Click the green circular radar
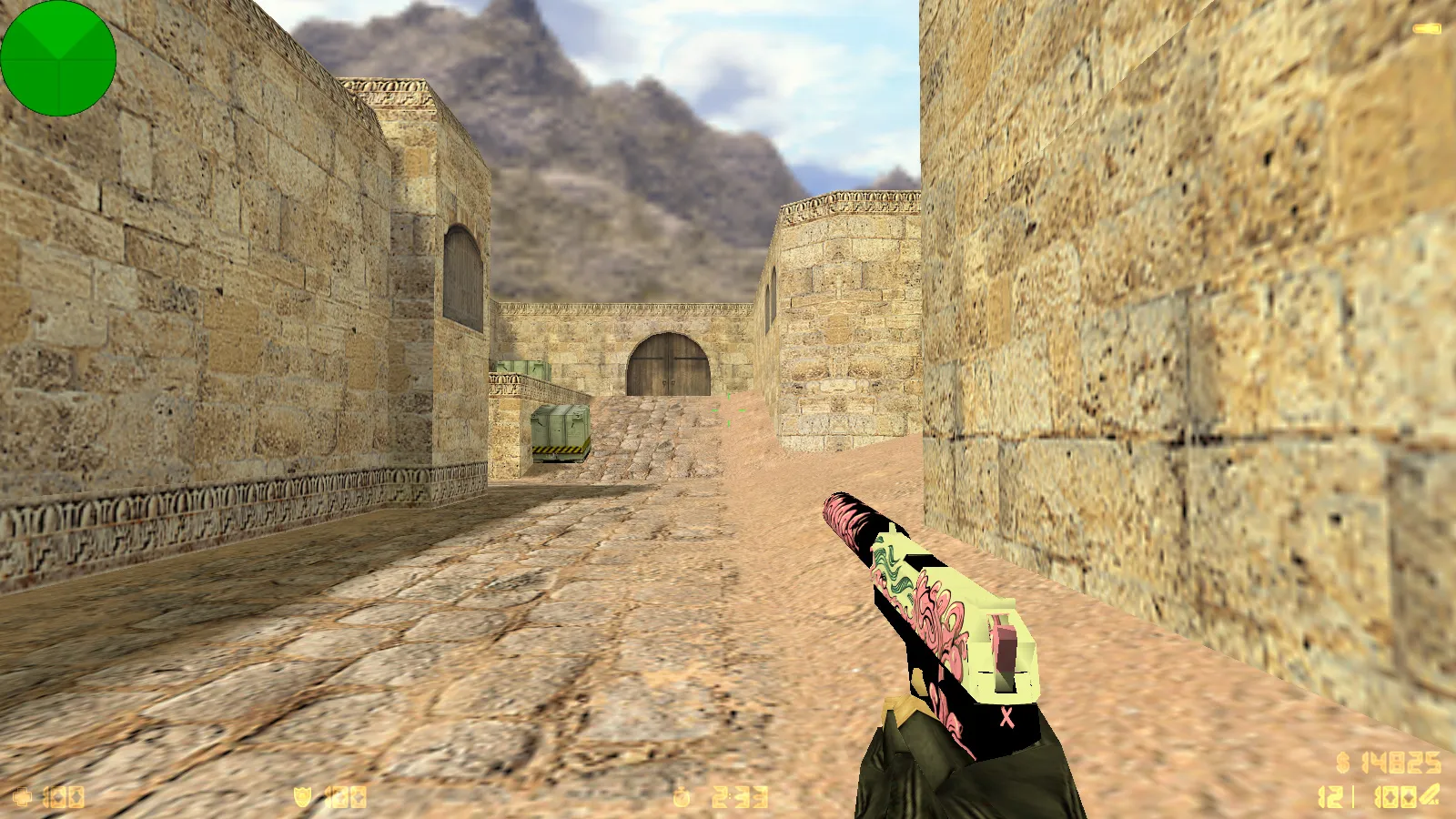This screenshot has height=819, width=1456. [x=58, y=58]
